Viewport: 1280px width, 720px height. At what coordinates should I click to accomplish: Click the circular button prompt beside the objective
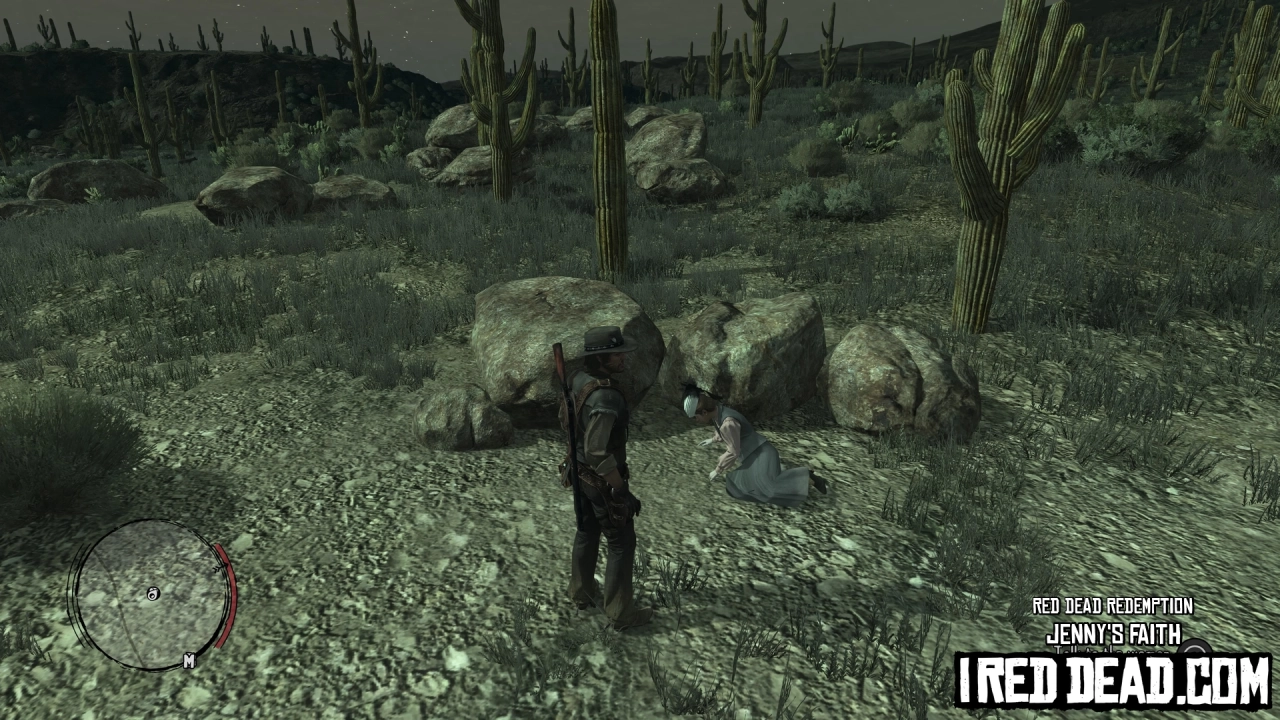click(x=1195, y=647)
